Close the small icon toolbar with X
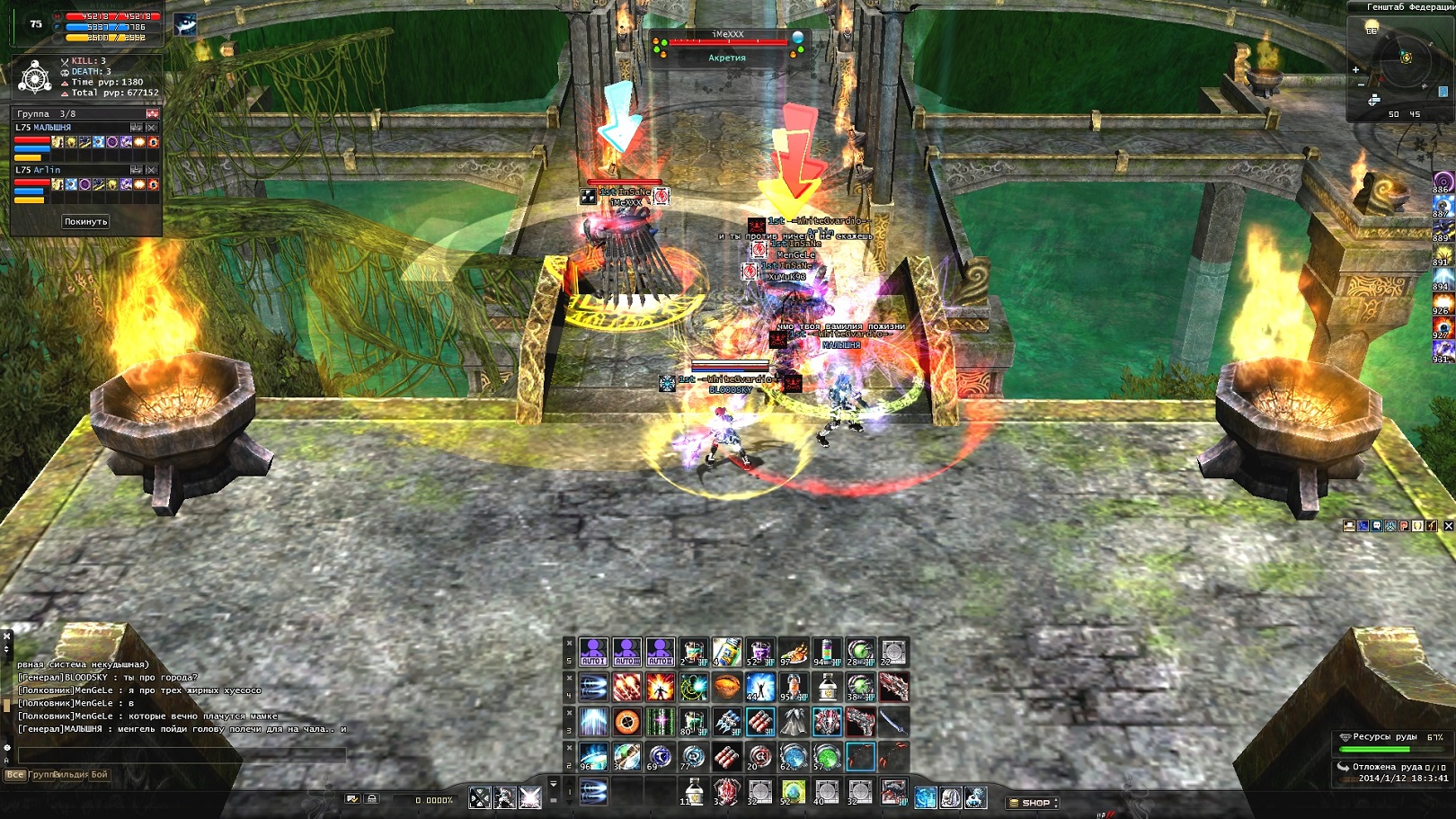Image resolution: width=1456 pixels, height=819 pixels. click(1448, 526)
